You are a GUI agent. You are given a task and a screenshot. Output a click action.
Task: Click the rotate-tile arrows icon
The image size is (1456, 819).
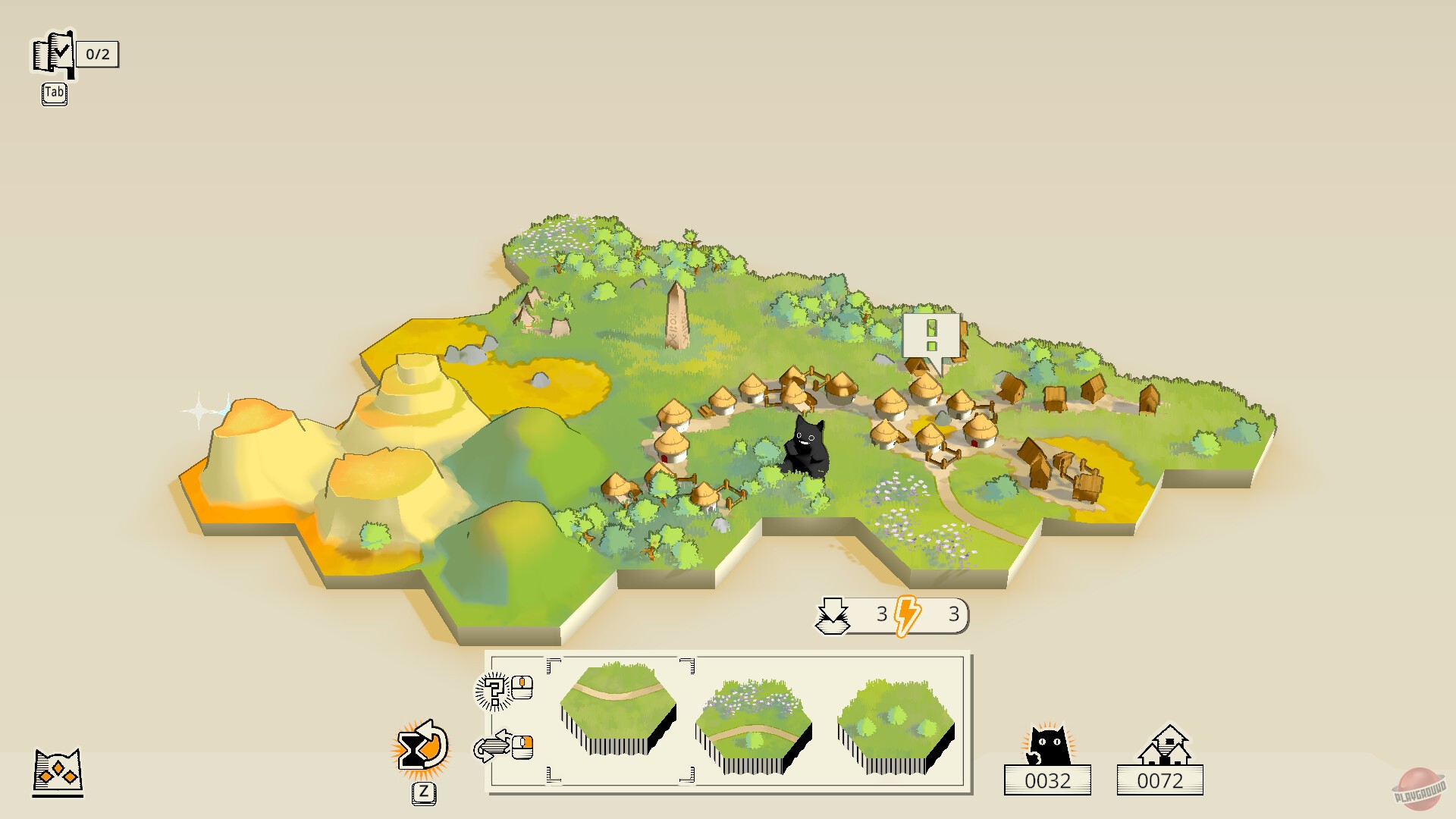(493, 746)
